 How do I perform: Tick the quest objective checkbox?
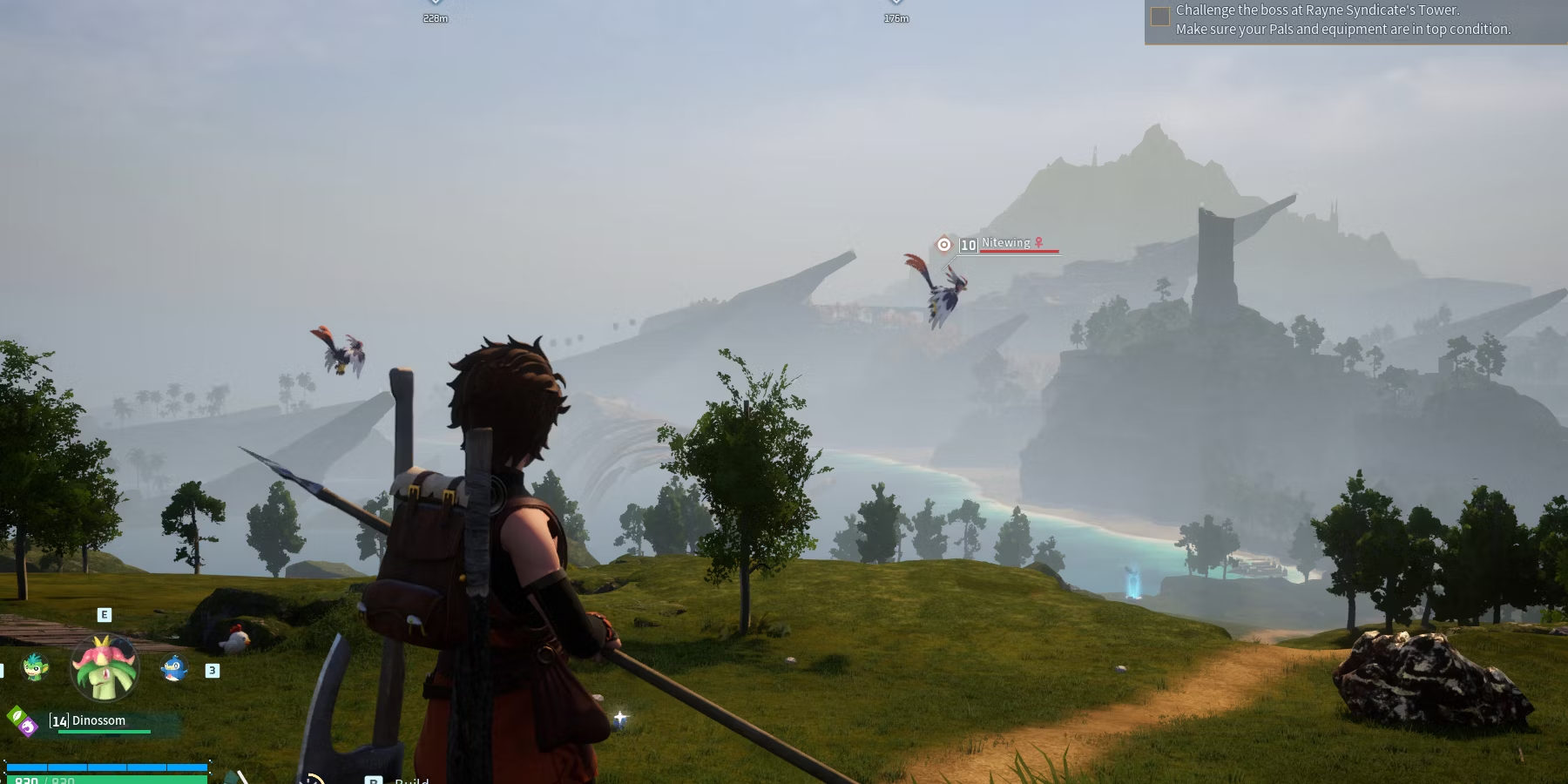[1160, 17]
